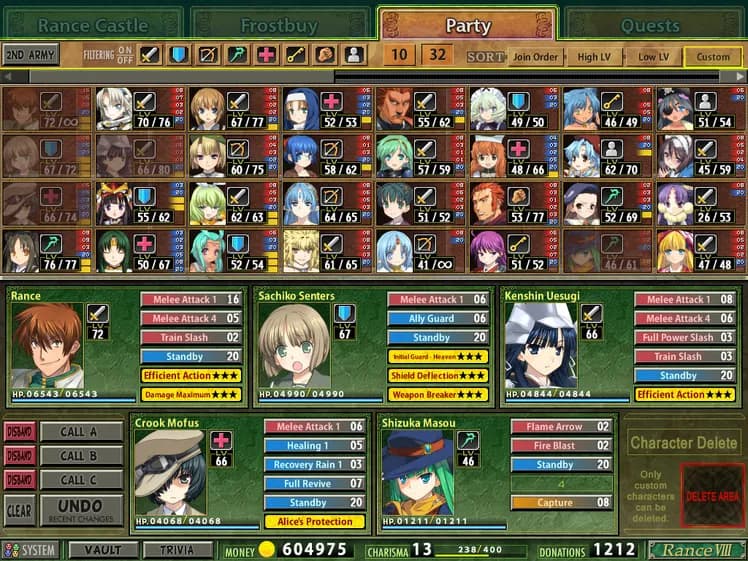Image resolution: width=748 pixels, height=561 pixels.
Task: Toggle the pink cross healer filter
Action: 267,55
